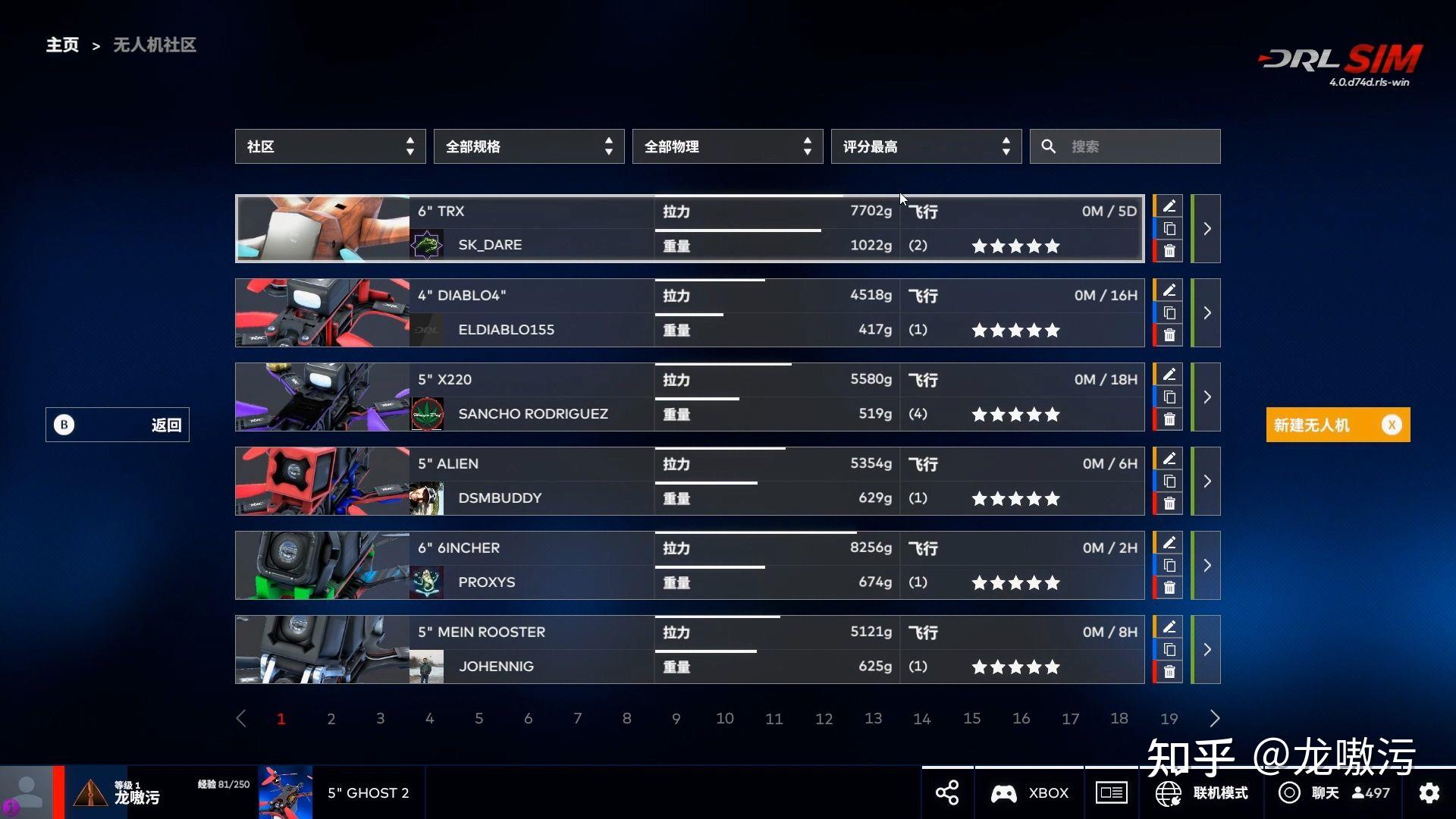Edit the 6" TRX drone
The height and width of the screenshot is (819, 1456).
click(1169, 206)
